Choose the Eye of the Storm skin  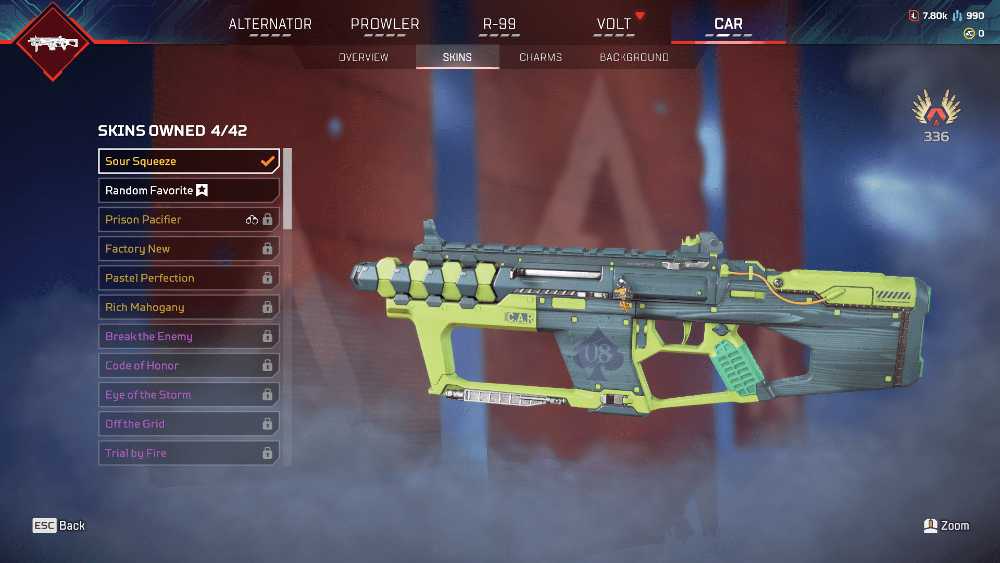(188, 395)
